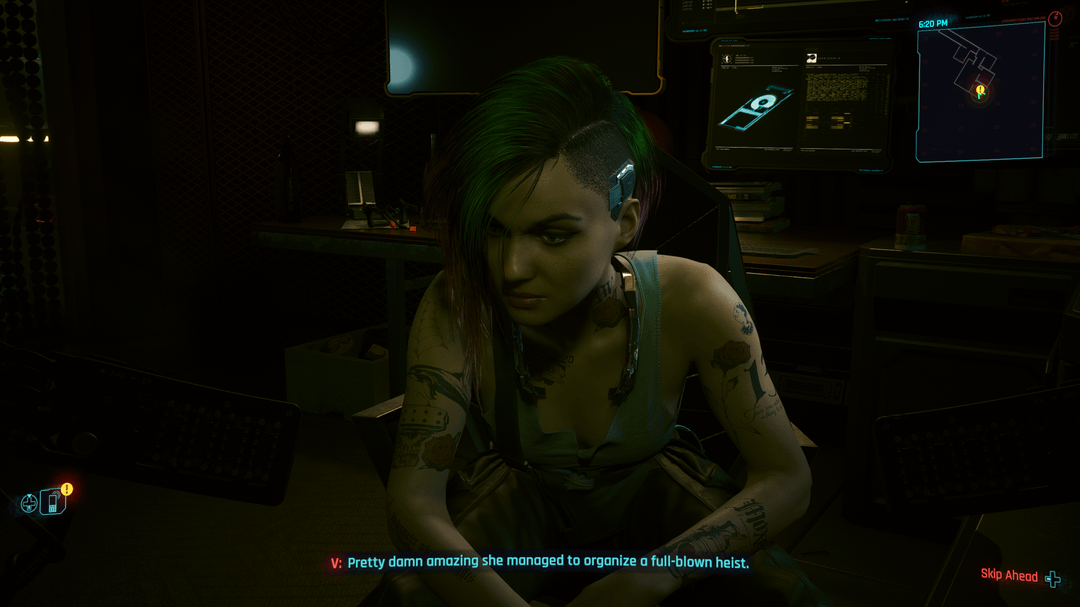1080x607 pixels.
Task: Click the red circular icon above the minimap
Action: coord(1055,19)
